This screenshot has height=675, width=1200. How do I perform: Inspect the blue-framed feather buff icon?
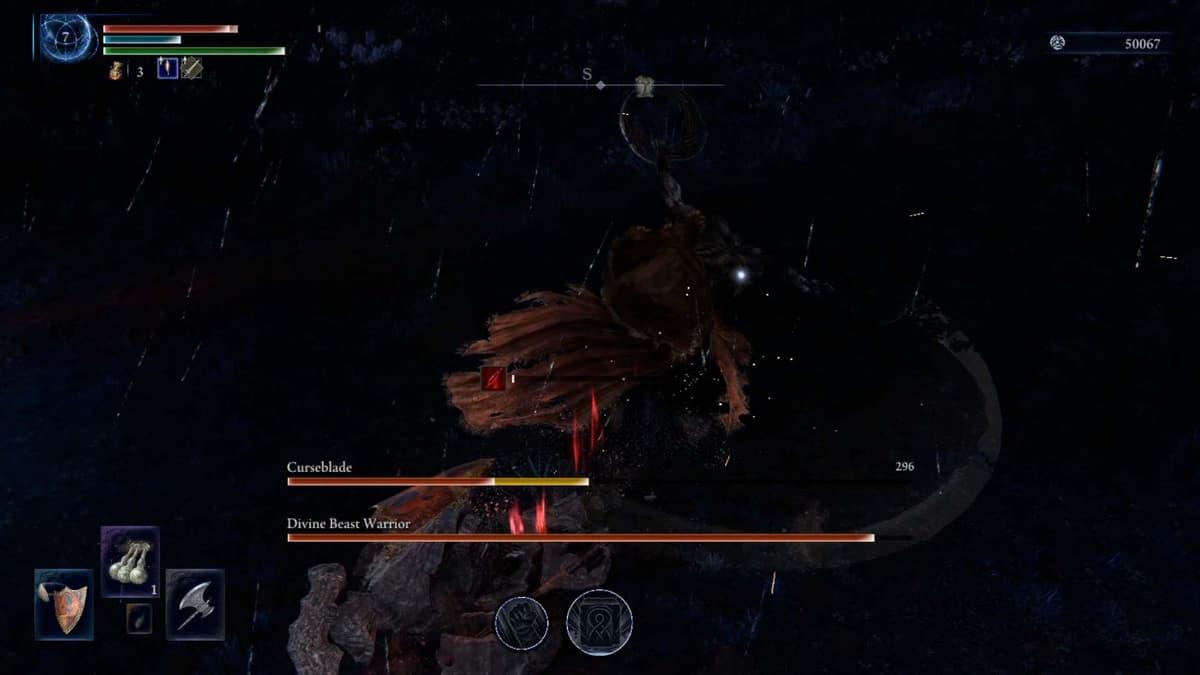tap(167, 69)
